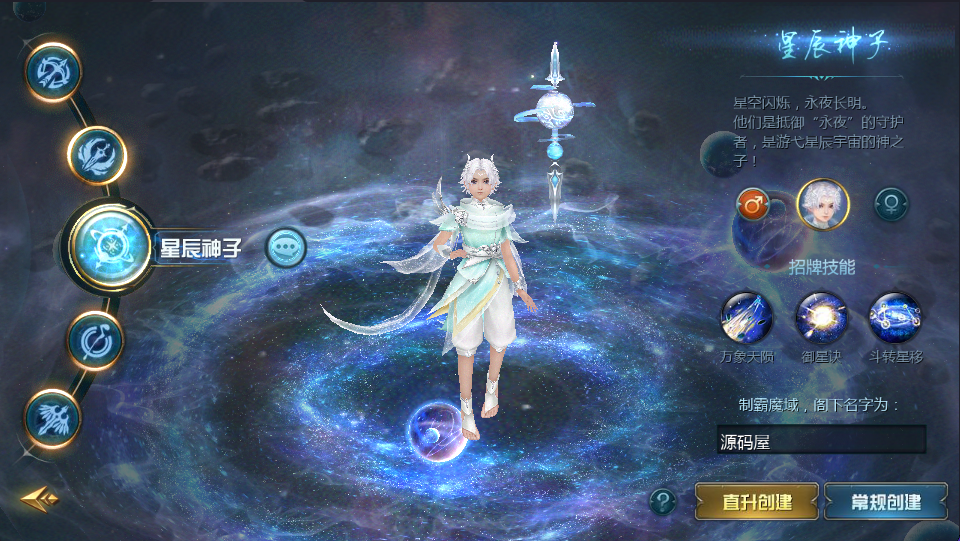Click the white-haired character portrait
960x541 pixels.
pyautogui.click(x=822, y=205)
